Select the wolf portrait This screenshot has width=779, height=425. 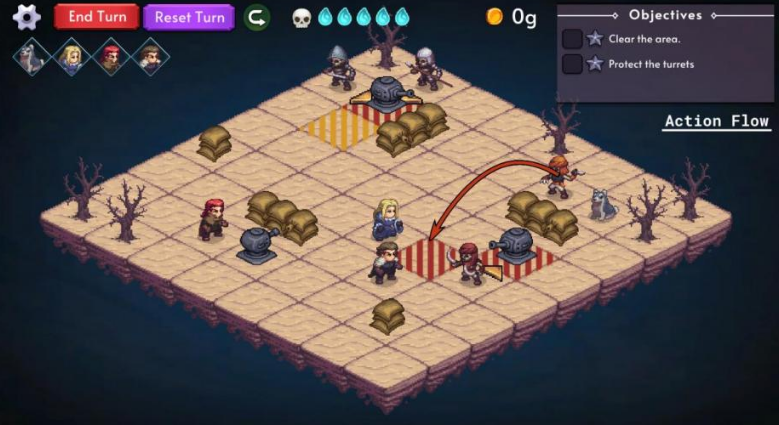point(31,57)
